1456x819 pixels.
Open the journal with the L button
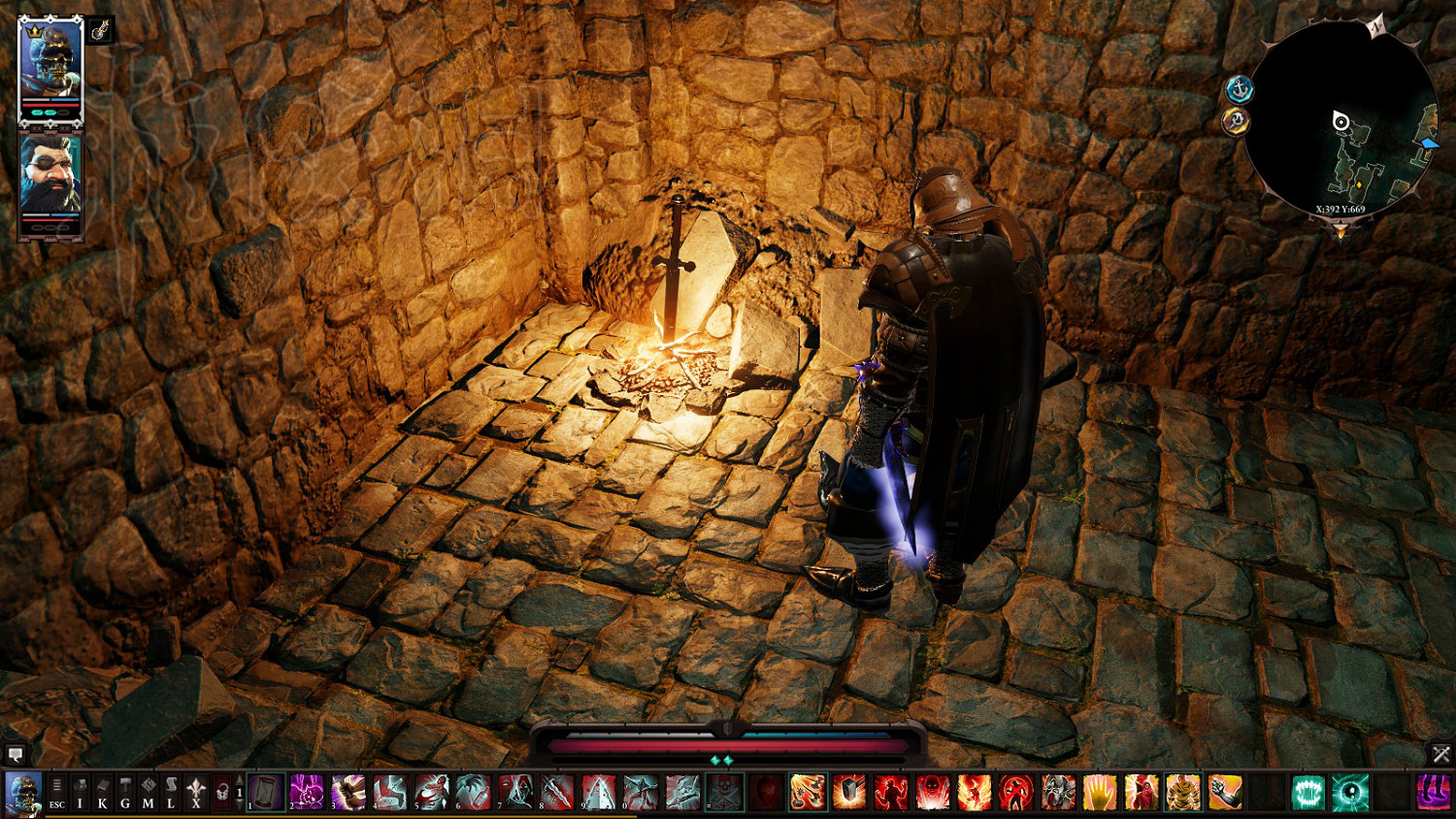pos(171,792)
